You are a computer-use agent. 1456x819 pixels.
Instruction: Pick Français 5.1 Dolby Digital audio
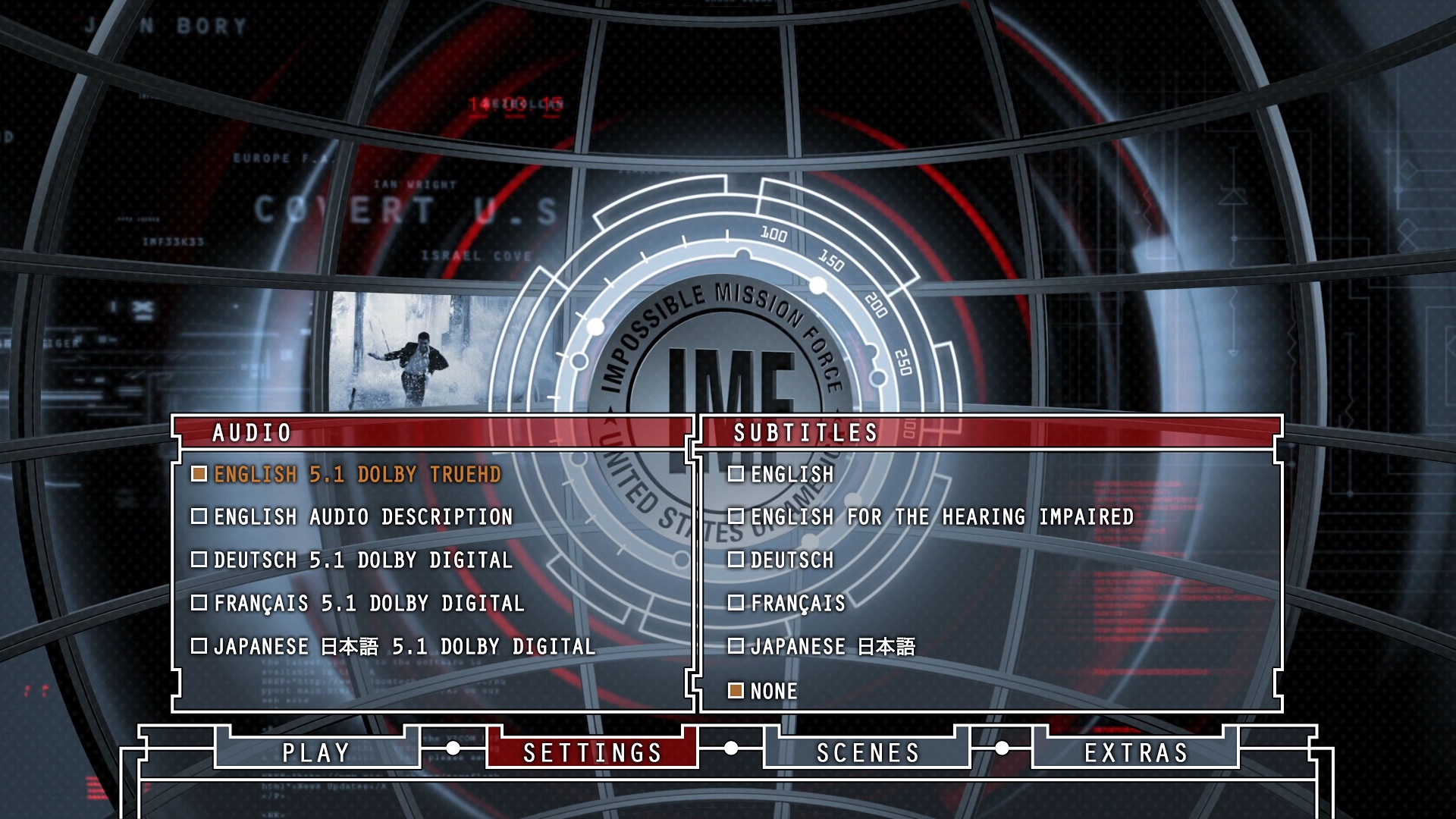pos(369,604)
